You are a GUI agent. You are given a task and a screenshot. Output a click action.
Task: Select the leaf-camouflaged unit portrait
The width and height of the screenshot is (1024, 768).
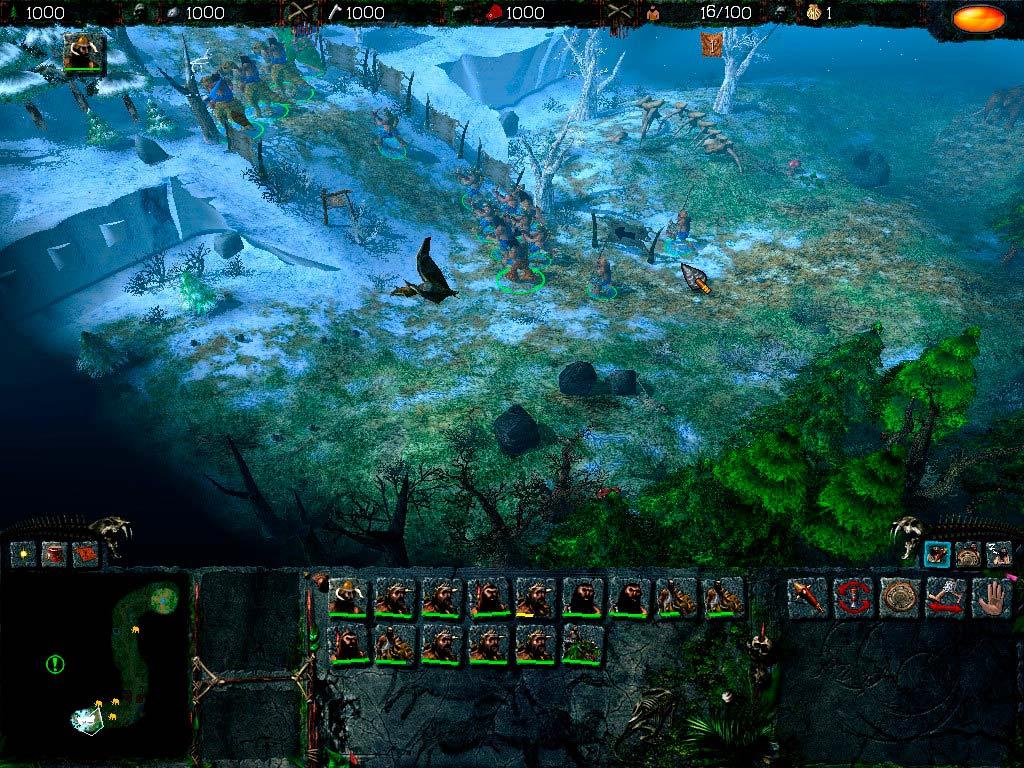point(582,643)
